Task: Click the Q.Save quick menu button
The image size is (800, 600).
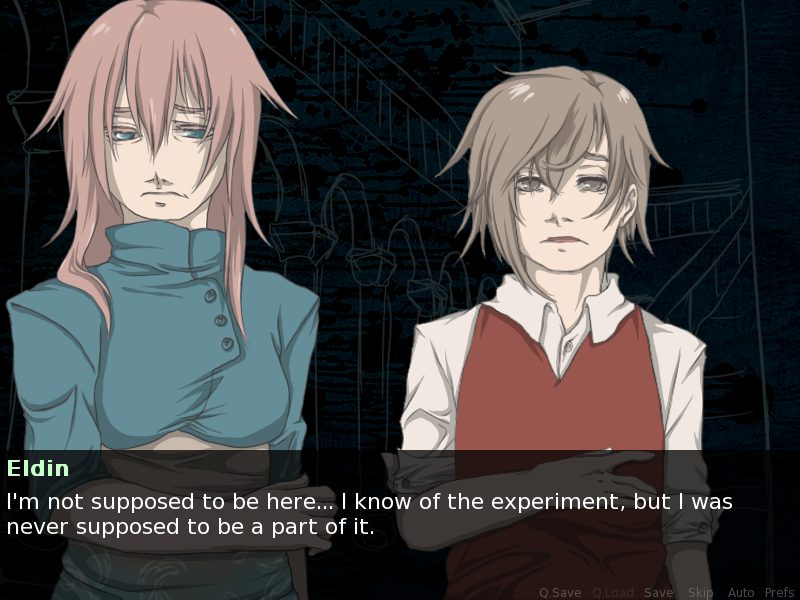Action: tap(560, 593)
